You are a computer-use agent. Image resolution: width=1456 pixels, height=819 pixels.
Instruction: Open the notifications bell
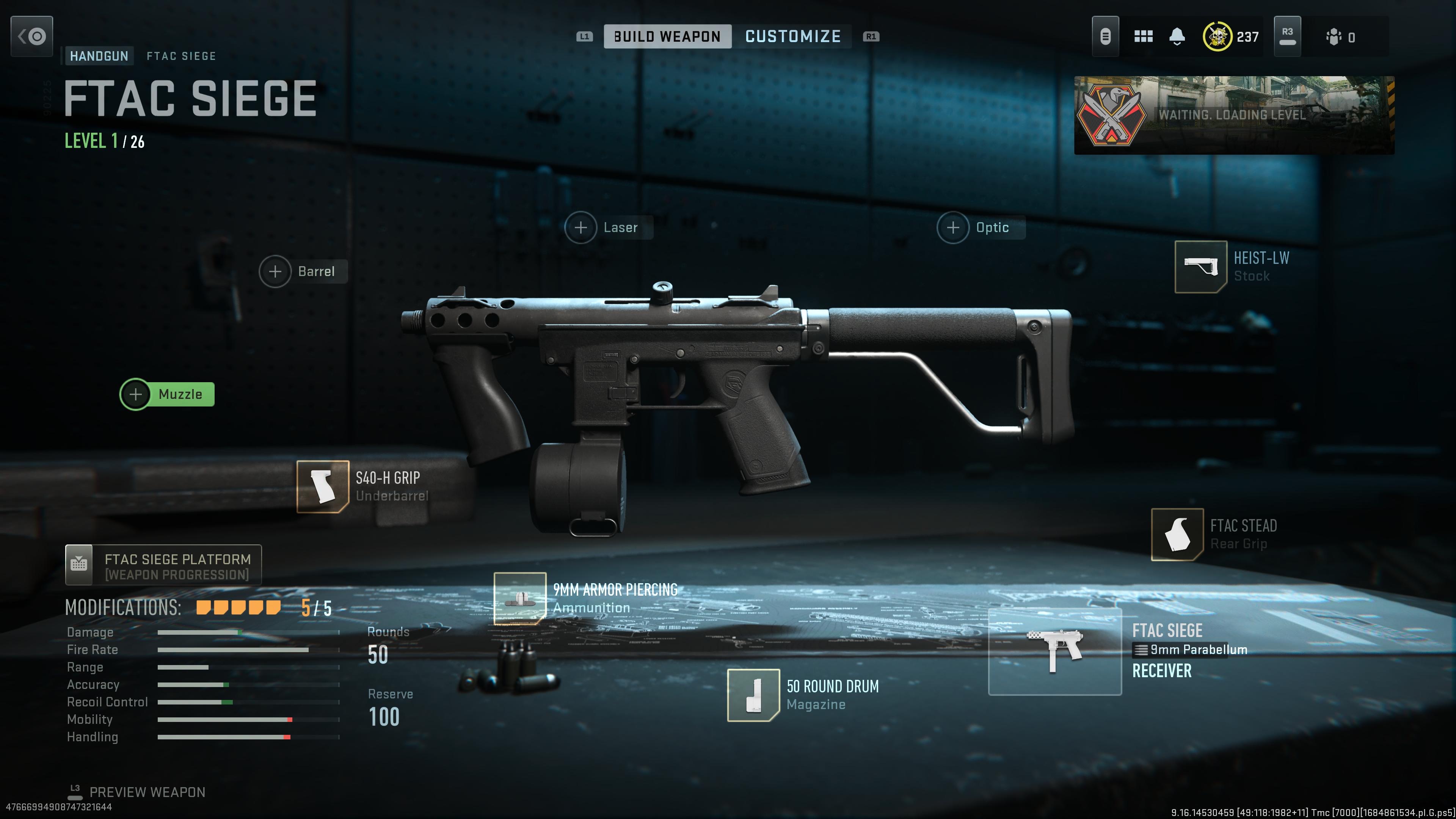[1177, 37]
